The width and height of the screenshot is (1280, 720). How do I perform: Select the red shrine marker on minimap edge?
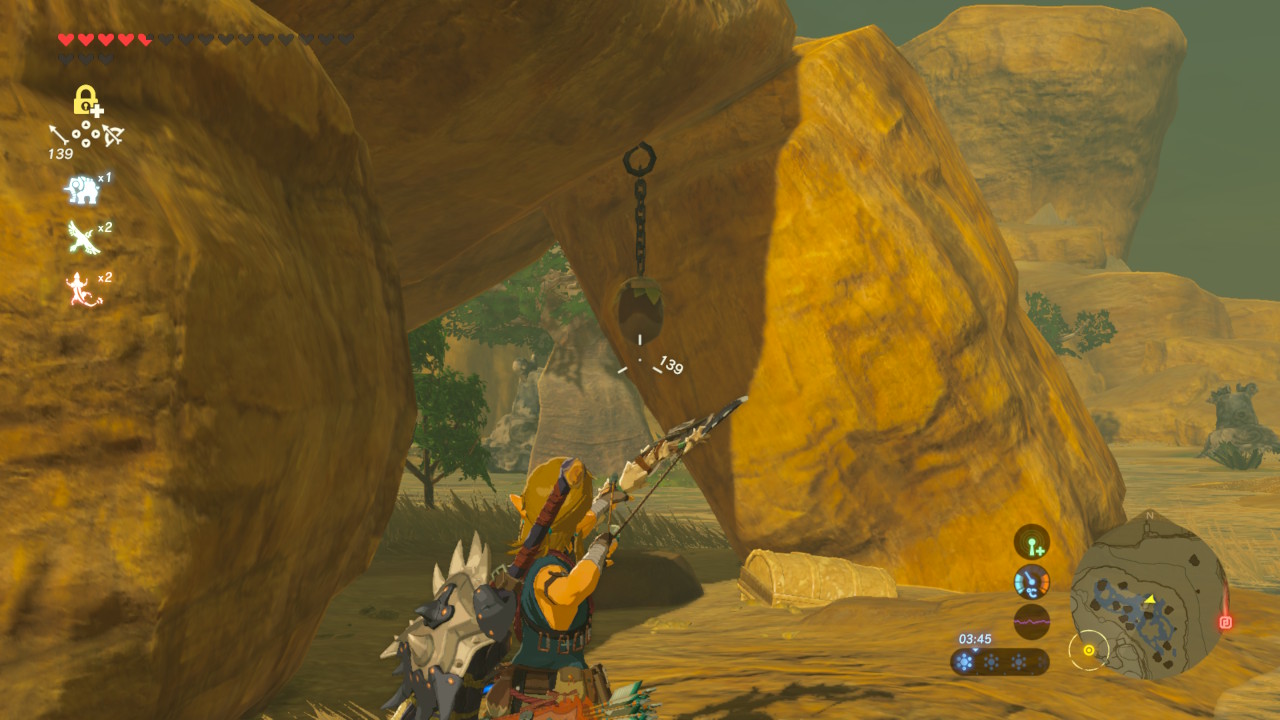coord(1225,622)
